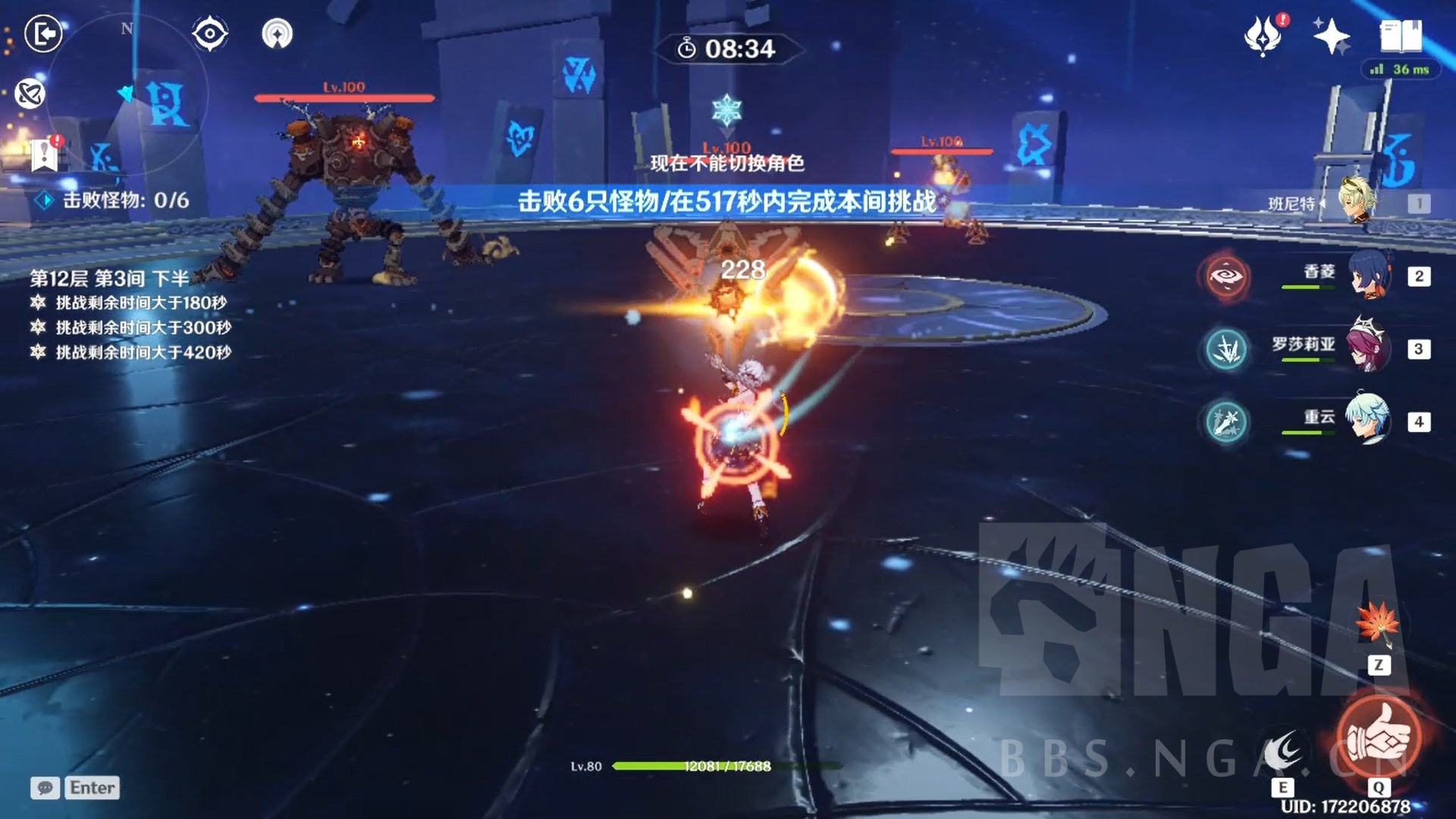Viewport: 1456px width, 819px height.
Task: Trigger 重云's burst icon beside his name
Action: (x=1225, y=422)
